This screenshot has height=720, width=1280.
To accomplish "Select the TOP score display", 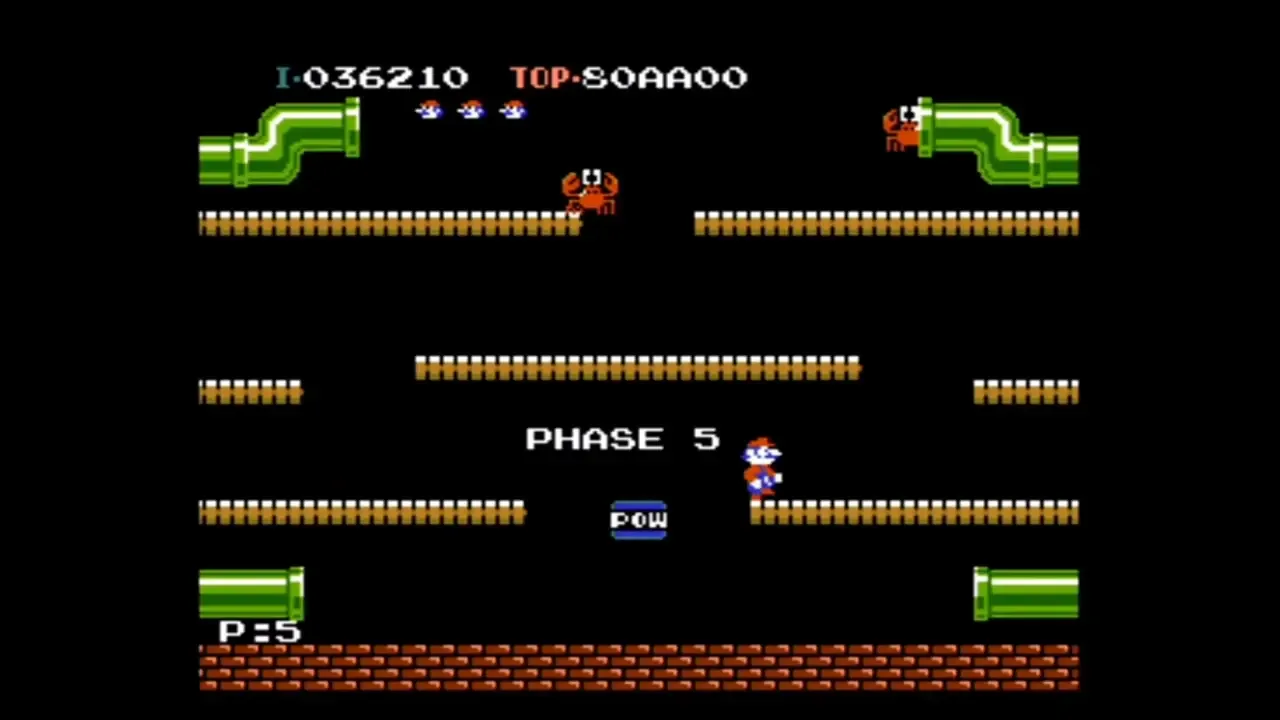I will pyautogui.click(x=628, y=78).
